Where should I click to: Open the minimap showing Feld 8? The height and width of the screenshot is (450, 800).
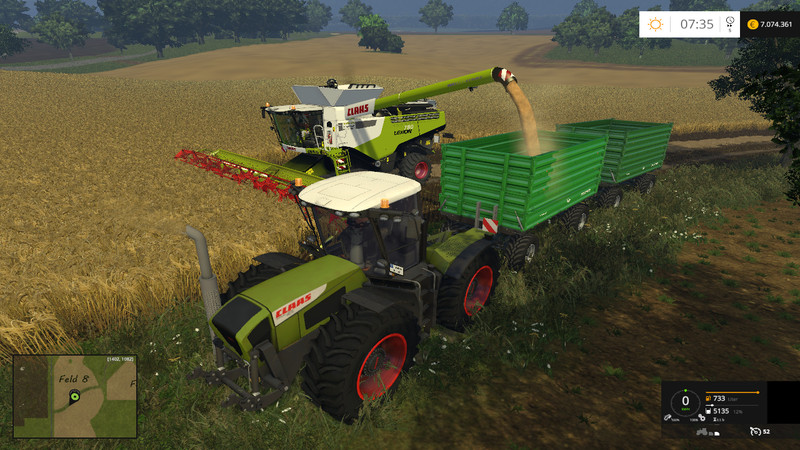click(x=75, y=395)
